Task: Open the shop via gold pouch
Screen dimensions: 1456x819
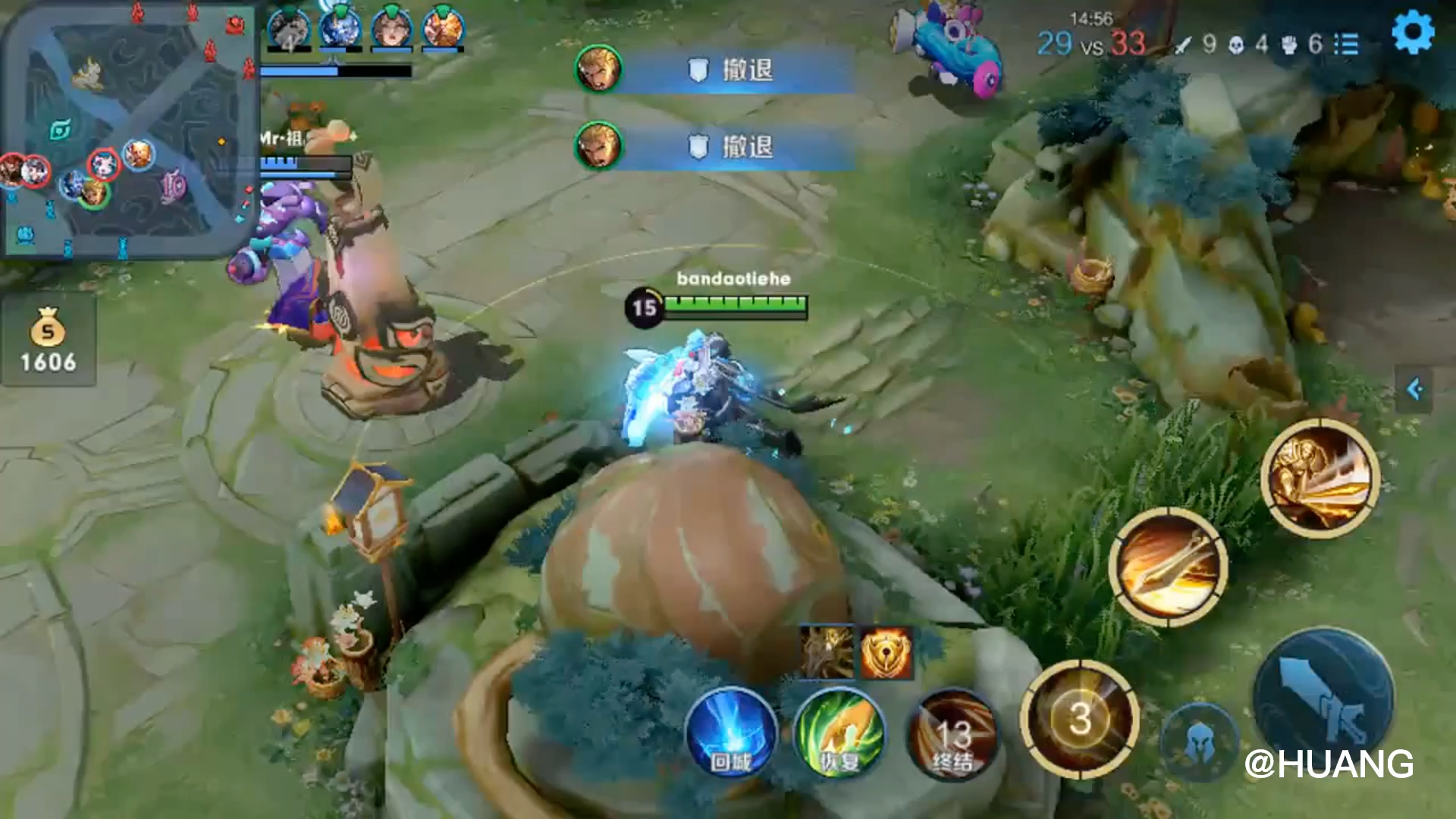Action: (x=48, y=340)
